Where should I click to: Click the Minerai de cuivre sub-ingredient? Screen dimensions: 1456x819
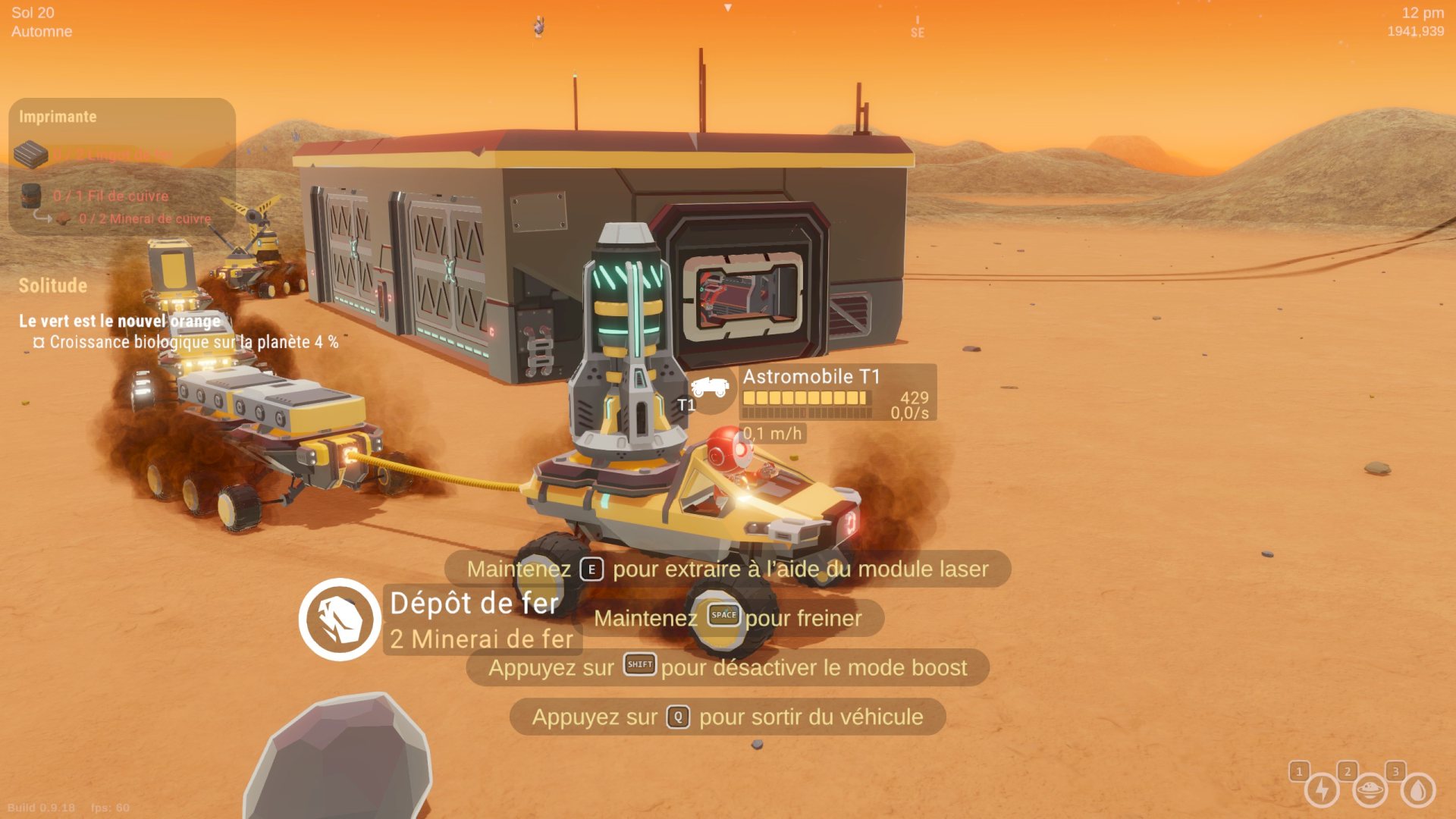(x=144, y=218)
